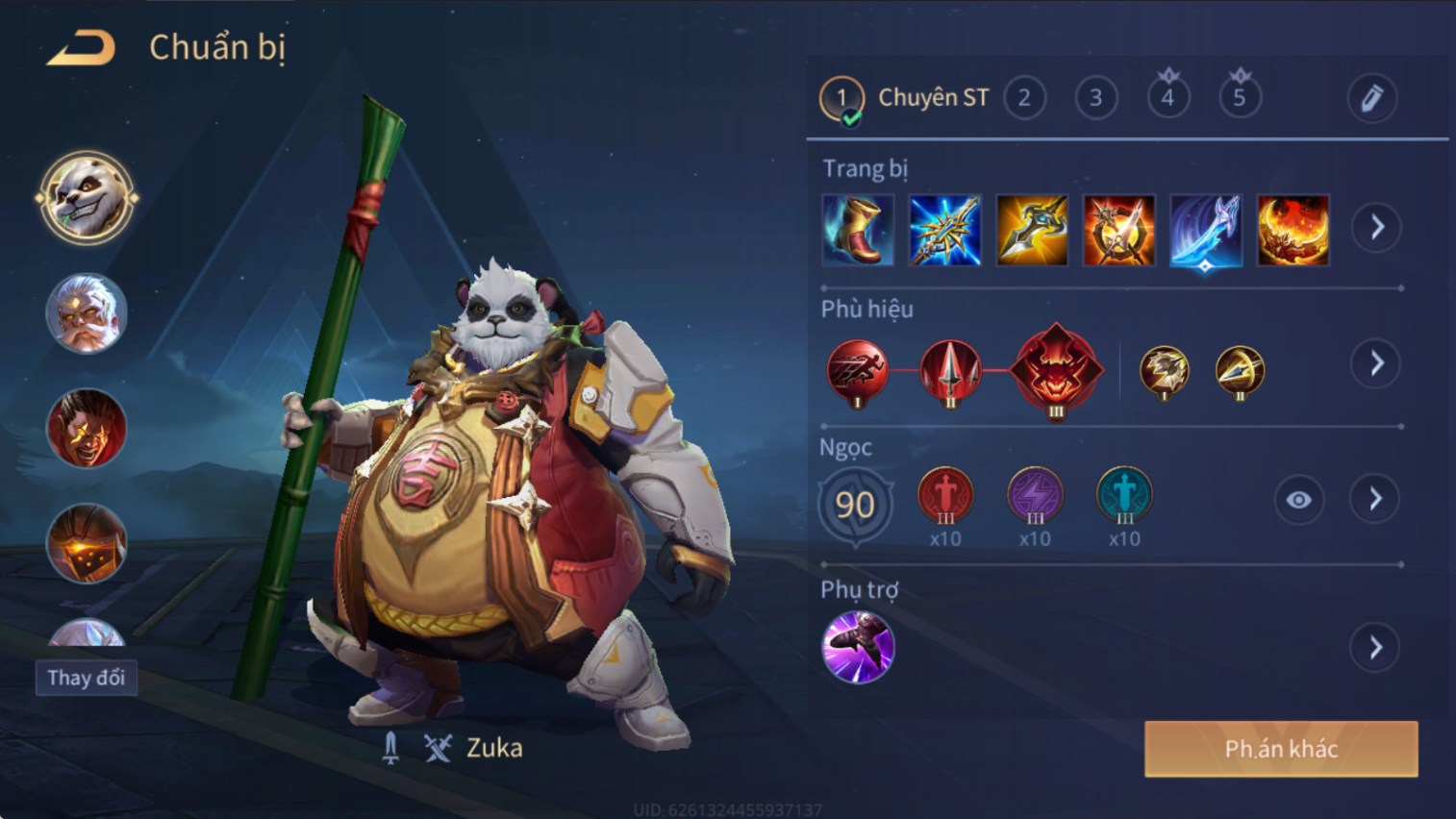Open build preset 5
Viewport: 1456px width, 819px height.
coord(1240,97)
